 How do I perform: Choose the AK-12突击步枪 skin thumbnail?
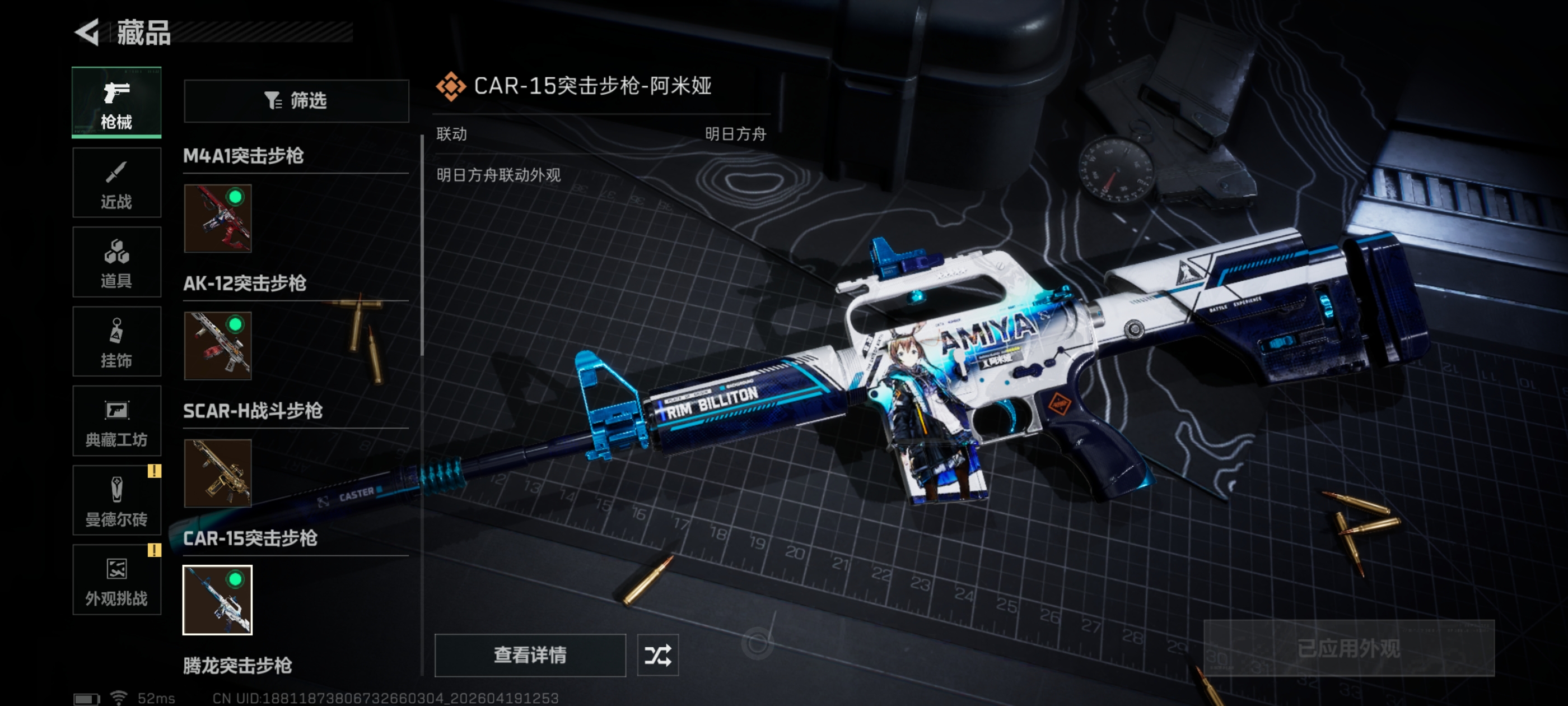click(218, 346)
